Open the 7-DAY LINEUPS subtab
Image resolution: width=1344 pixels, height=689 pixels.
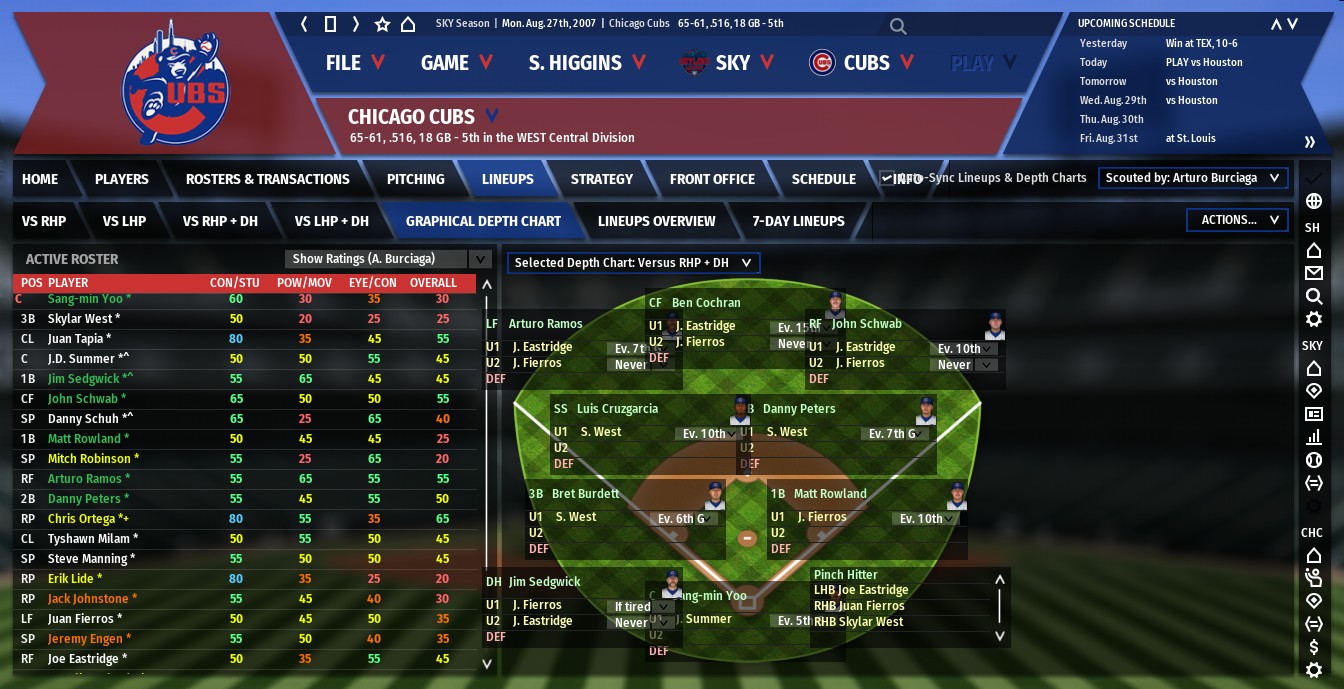[798, 221]
